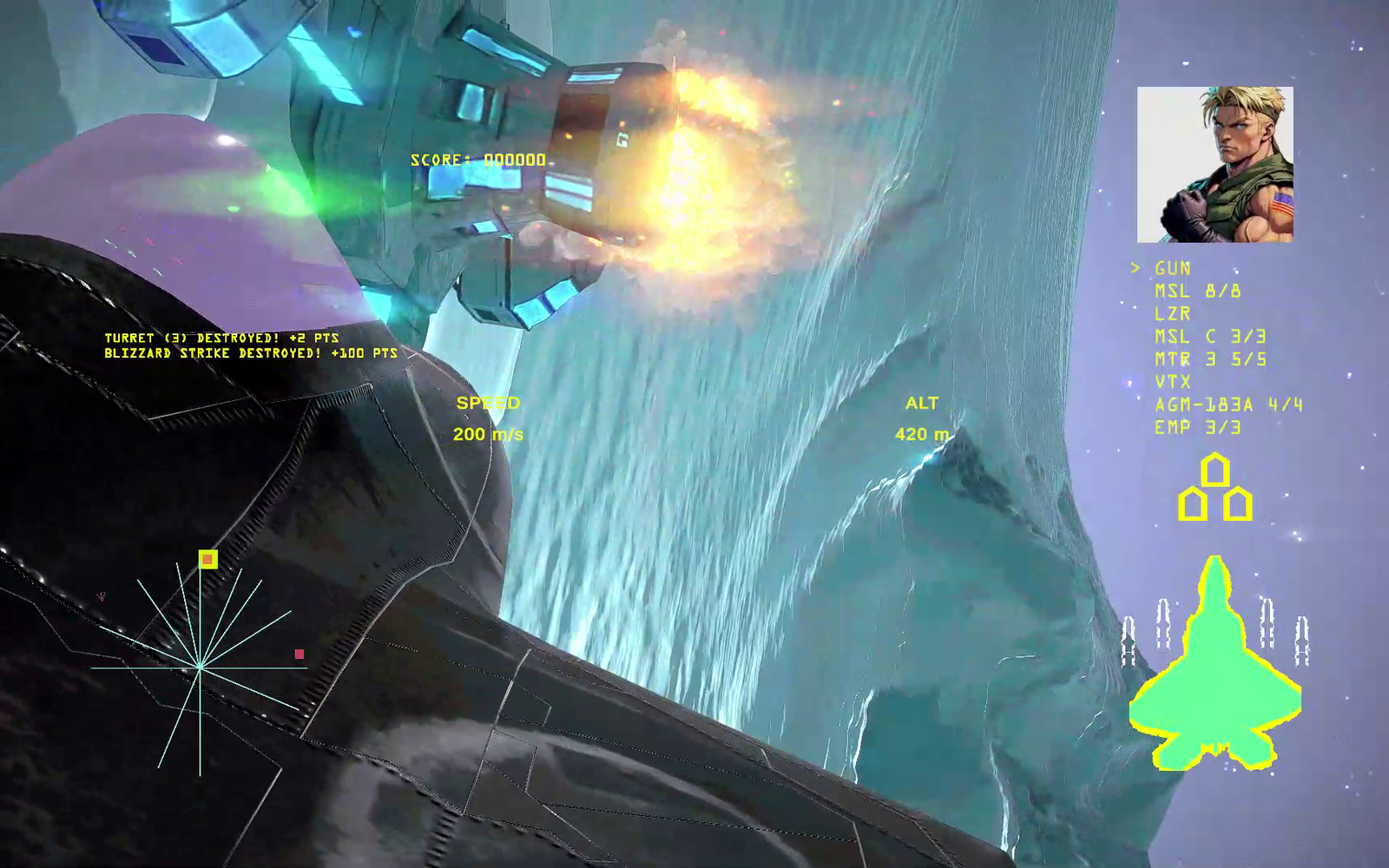Click the radar scope display

pyautogui.click(x=200, y=667)
